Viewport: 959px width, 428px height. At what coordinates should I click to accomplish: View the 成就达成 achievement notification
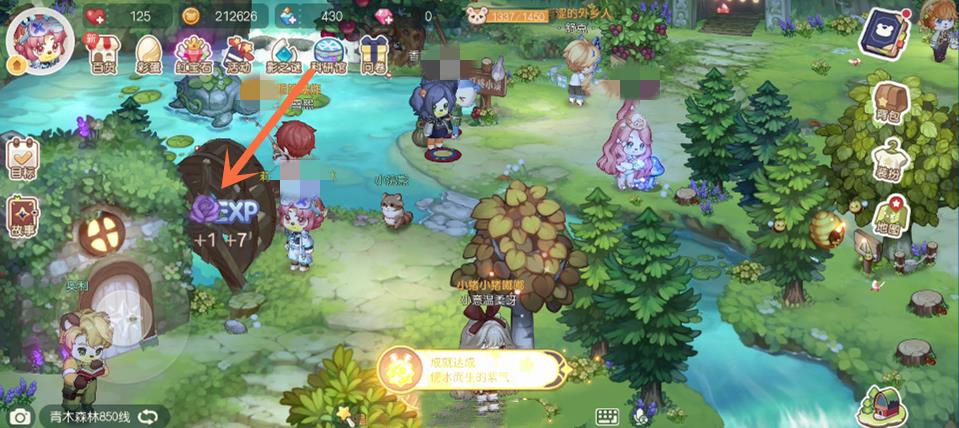coord(470,370)
